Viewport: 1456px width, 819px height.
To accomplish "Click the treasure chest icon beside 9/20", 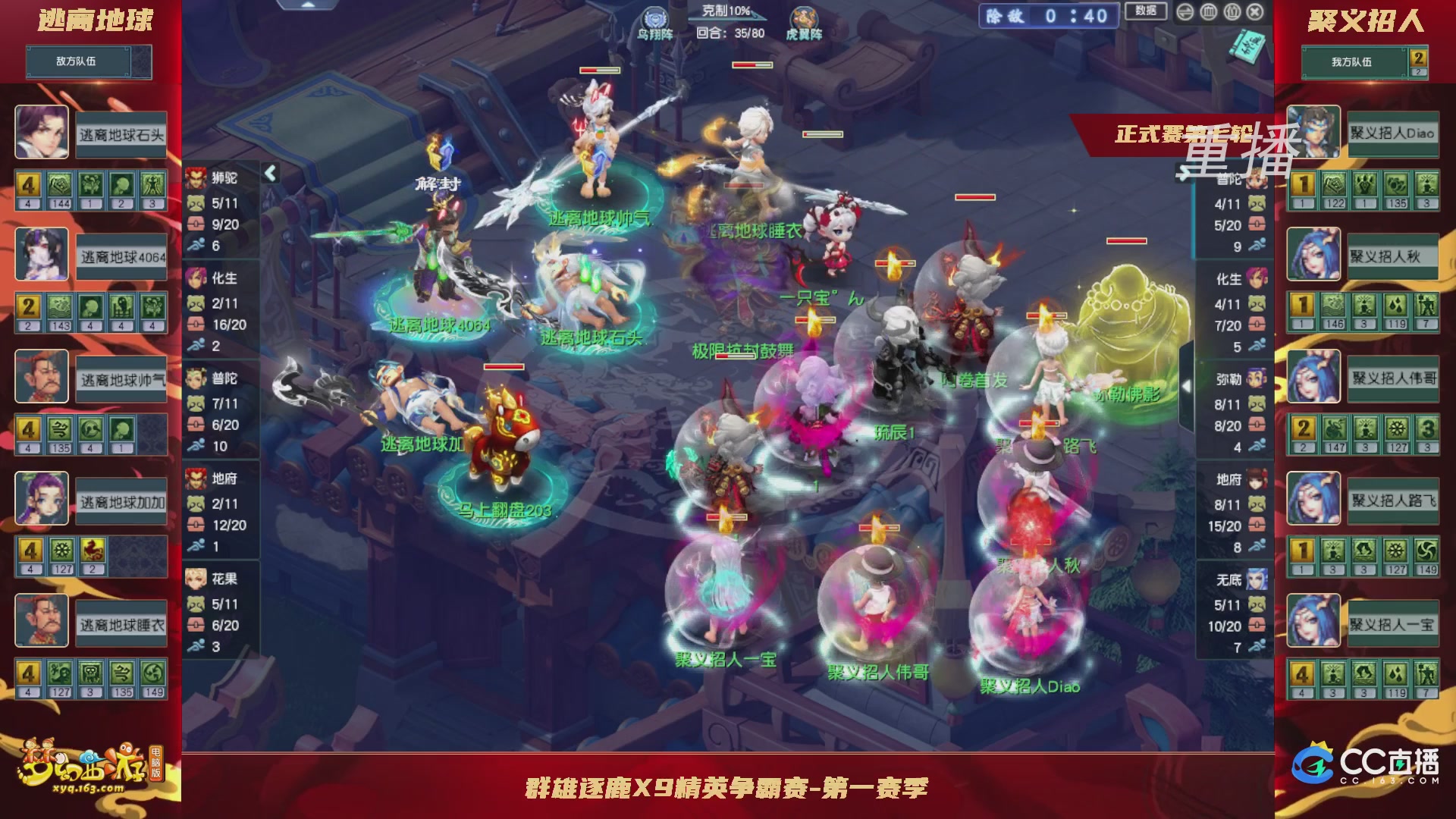I will tap(196, 224).
